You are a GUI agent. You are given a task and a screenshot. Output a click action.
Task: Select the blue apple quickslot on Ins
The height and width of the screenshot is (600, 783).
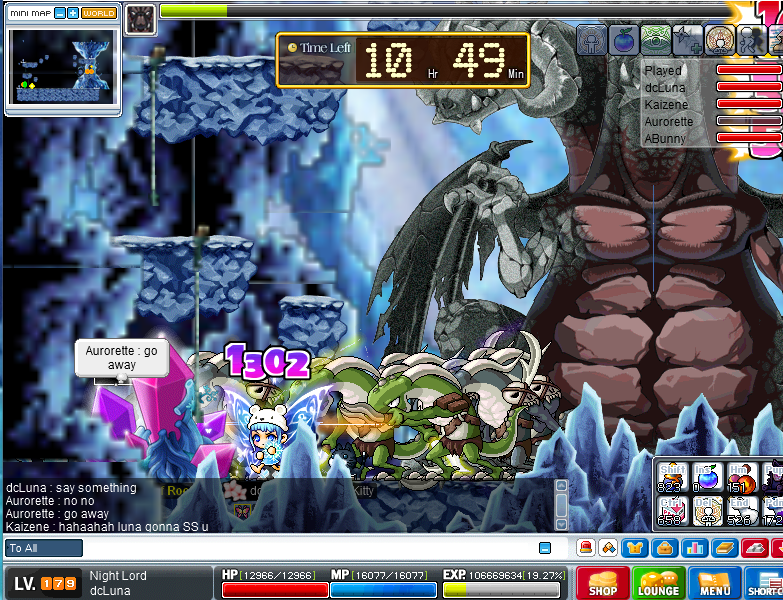pyautogui.click(x=707, y=476)
